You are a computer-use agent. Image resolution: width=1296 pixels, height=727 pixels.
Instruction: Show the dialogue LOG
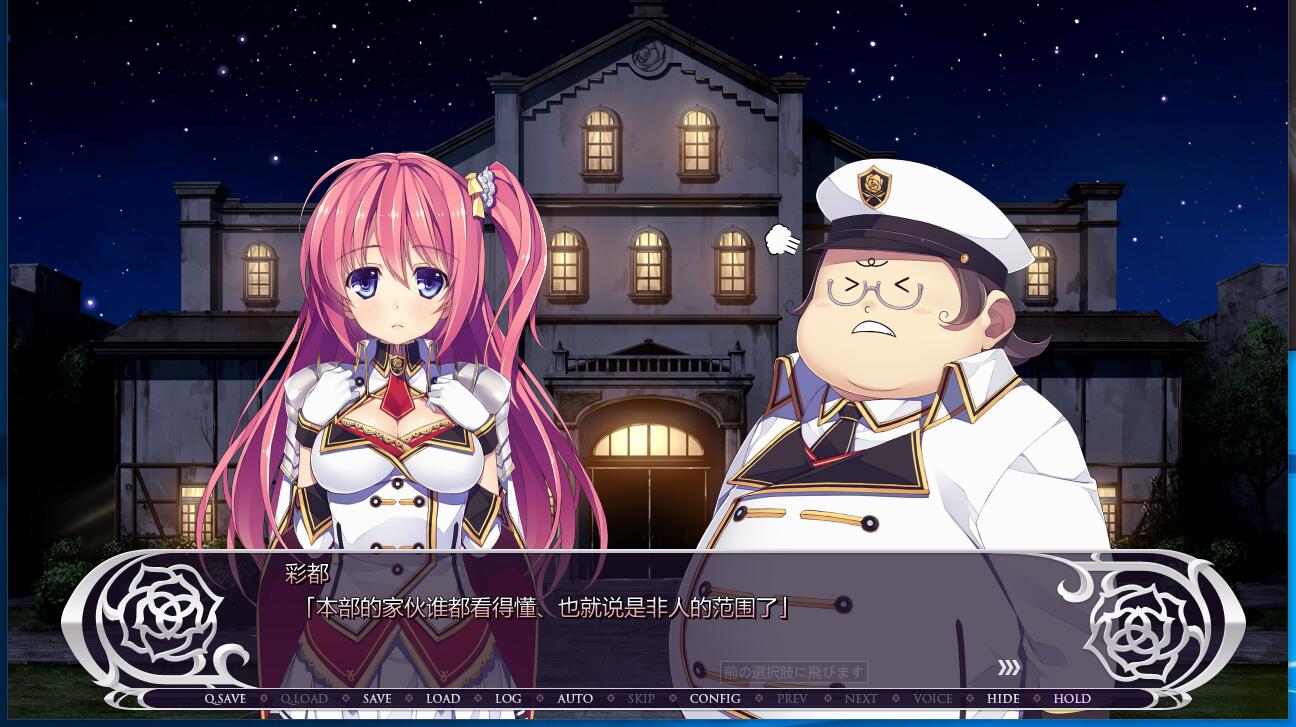tap(508, 699)
